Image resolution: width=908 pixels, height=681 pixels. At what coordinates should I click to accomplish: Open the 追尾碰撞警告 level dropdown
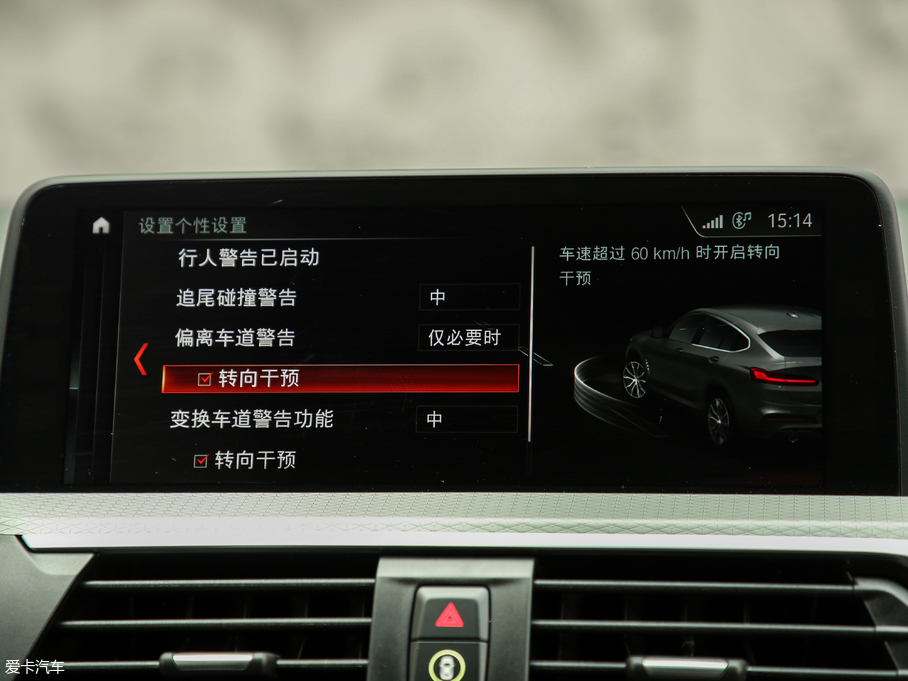tap(469, 297)
